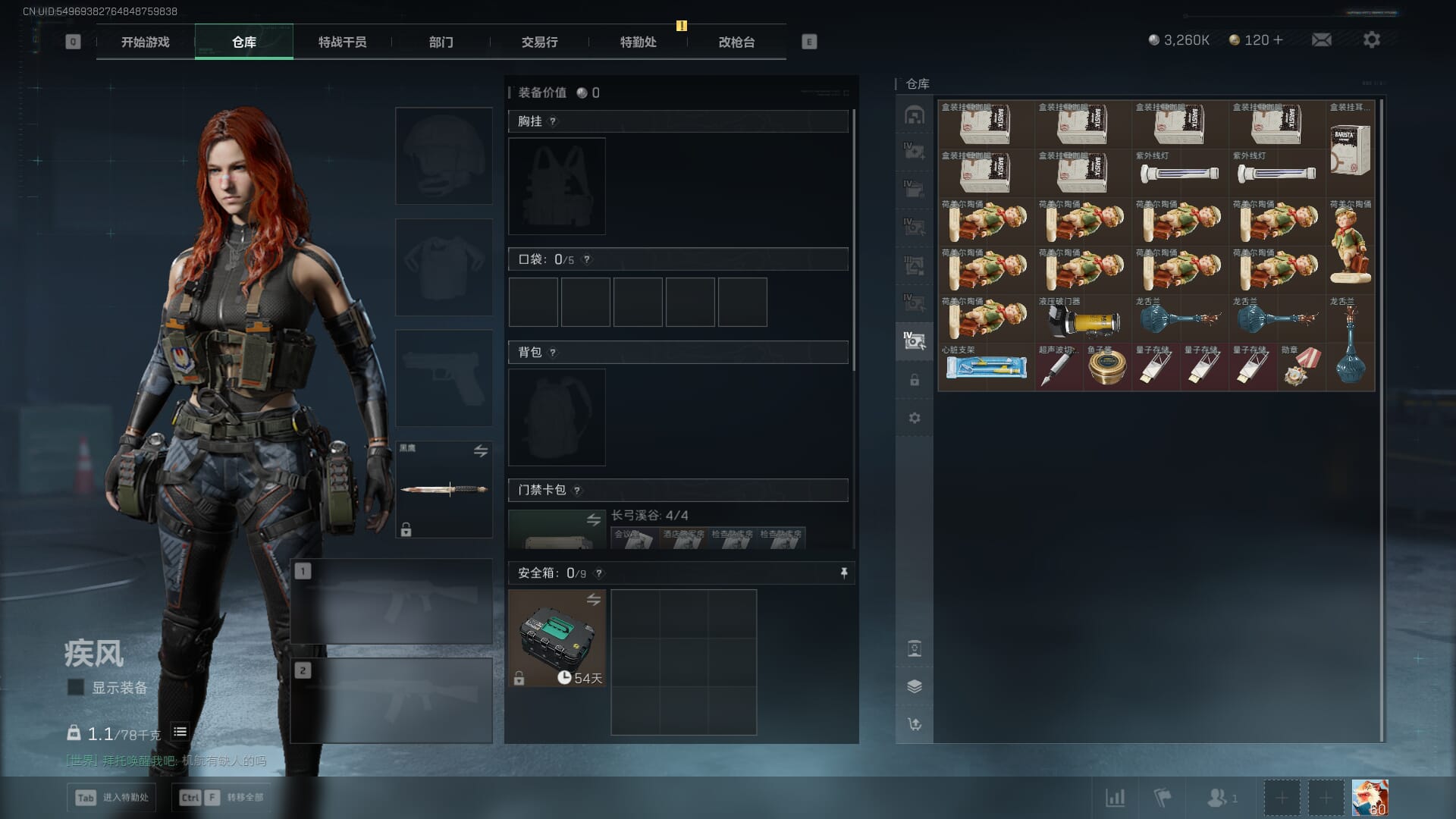Open the 部门 tab
Image resolution: width=1456 pixels, height=819 pixels.
441,42
